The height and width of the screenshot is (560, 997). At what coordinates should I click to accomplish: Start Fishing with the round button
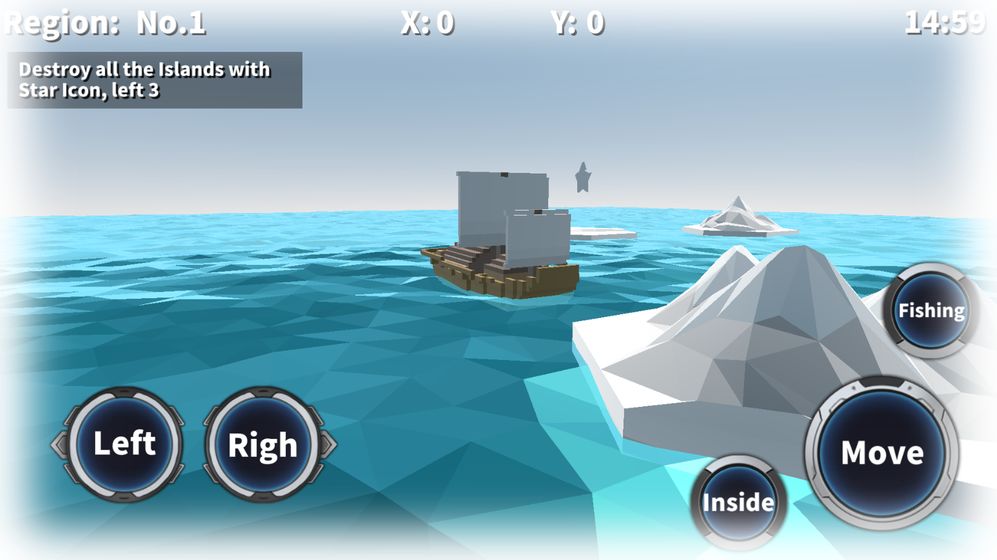930,311
